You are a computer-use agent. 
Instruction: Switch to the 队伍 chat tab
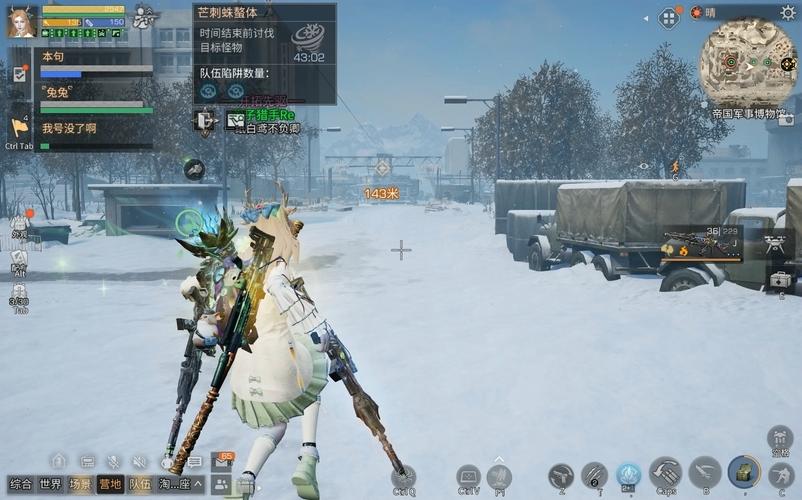[x=140, y=484]
